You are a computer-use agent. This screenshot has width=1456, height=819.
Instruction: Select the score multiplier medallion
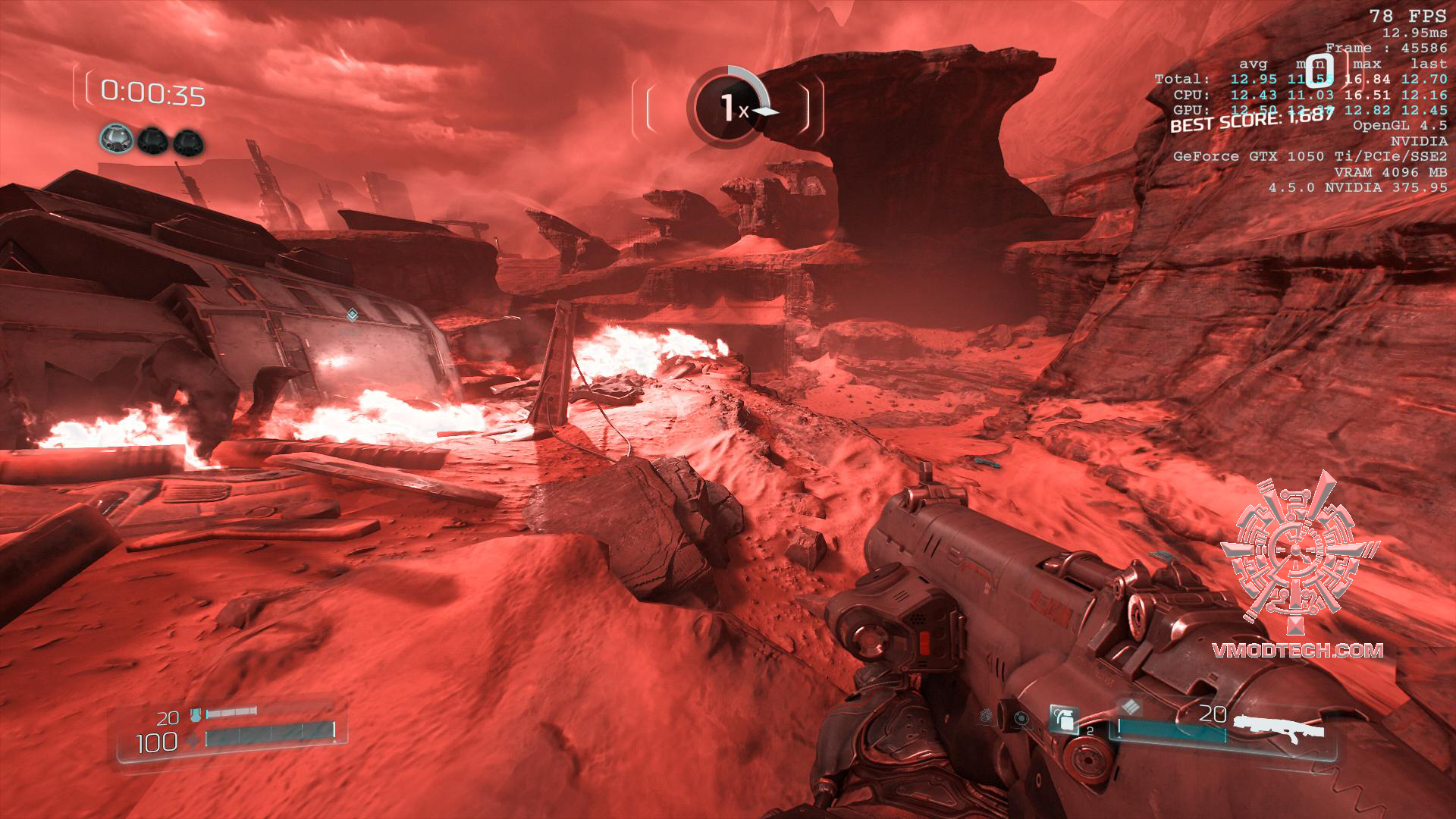[726, 108]
